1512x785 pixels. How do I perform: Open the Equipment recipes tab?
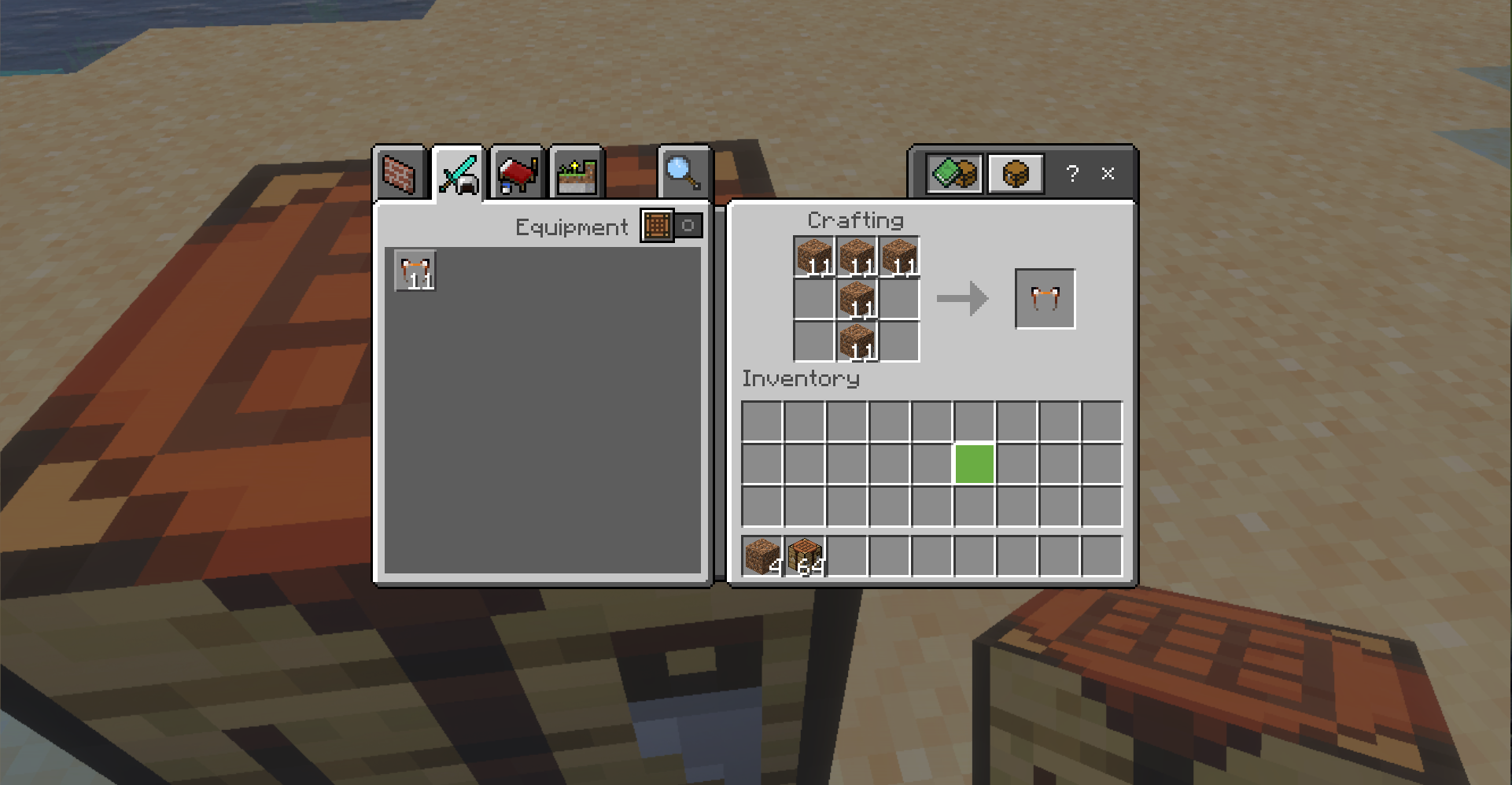point(459,171)
